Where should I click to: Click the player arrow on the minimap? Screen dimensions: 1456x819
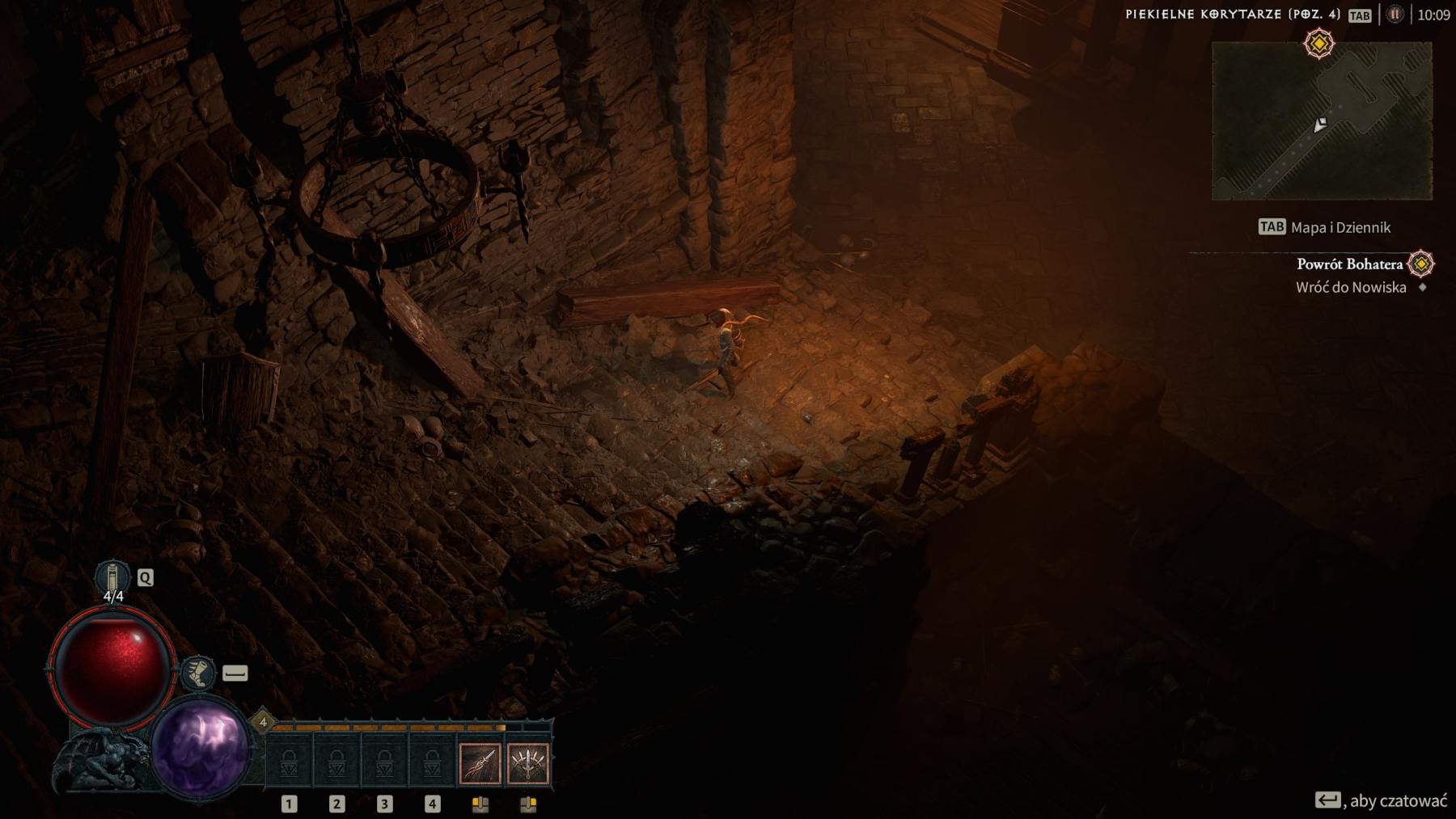tap(1319, 126)
